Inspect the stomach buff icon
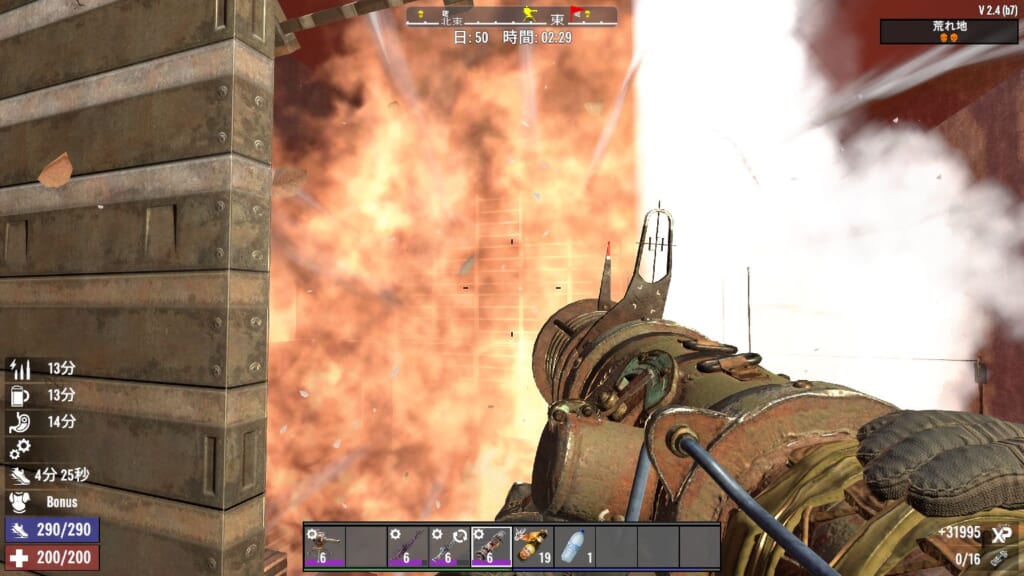The height and width of the screenshot is (576, 1024). coord(19,422)
